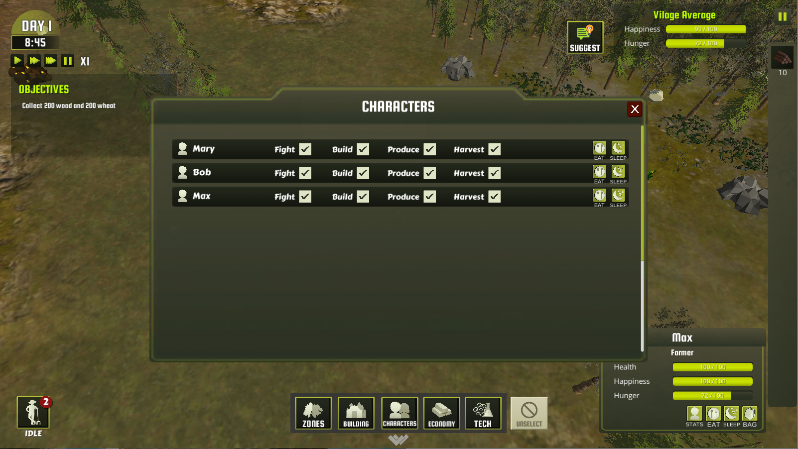Set game speed to normal play
The width and height of the screenshot is (798, 449).
(18, 61)
